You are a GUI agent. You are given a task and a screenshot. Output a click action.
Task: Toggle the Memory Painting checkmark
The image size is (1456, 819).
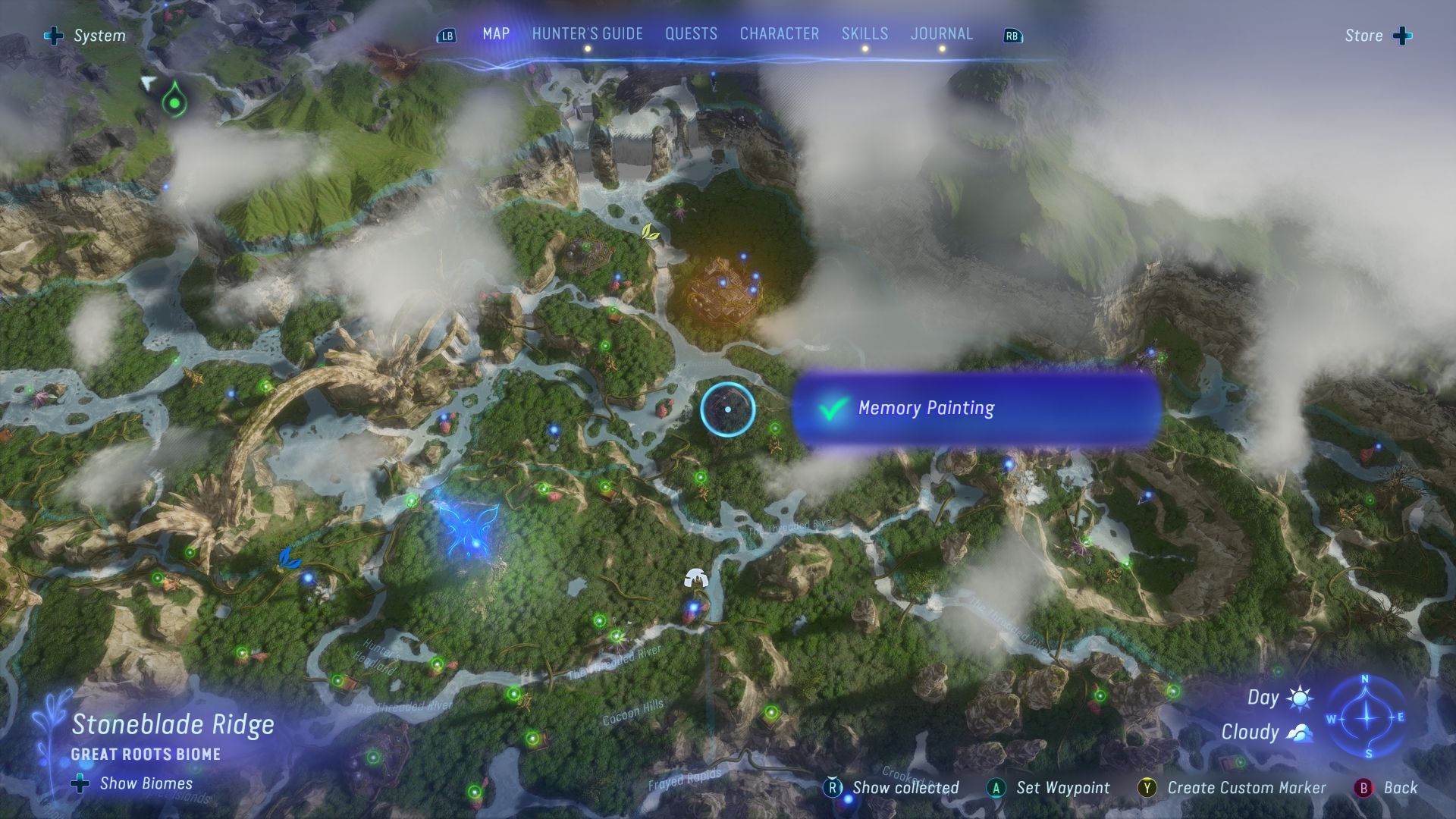coord(832,408)
